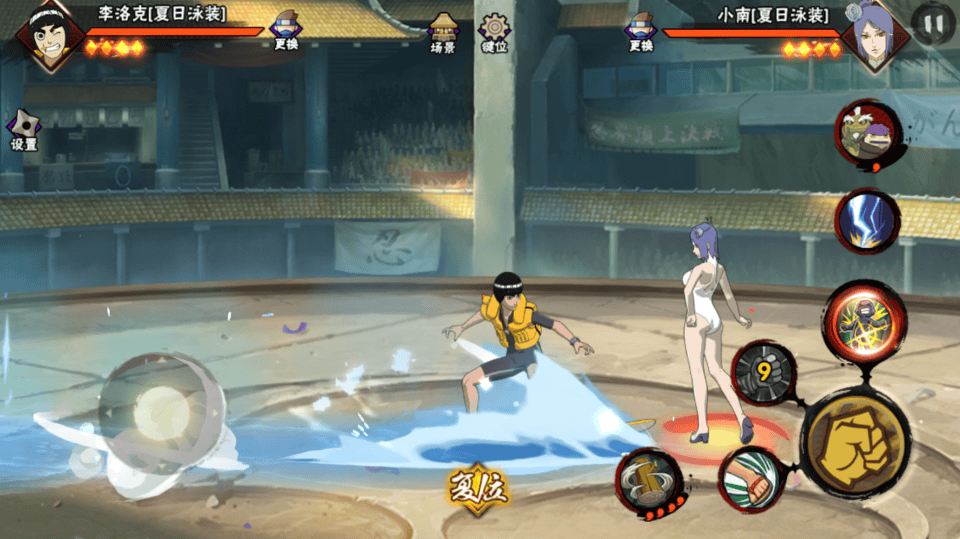Tap the 复位 reset button
This screenshot has width=960, height=539.
point(478,485)
